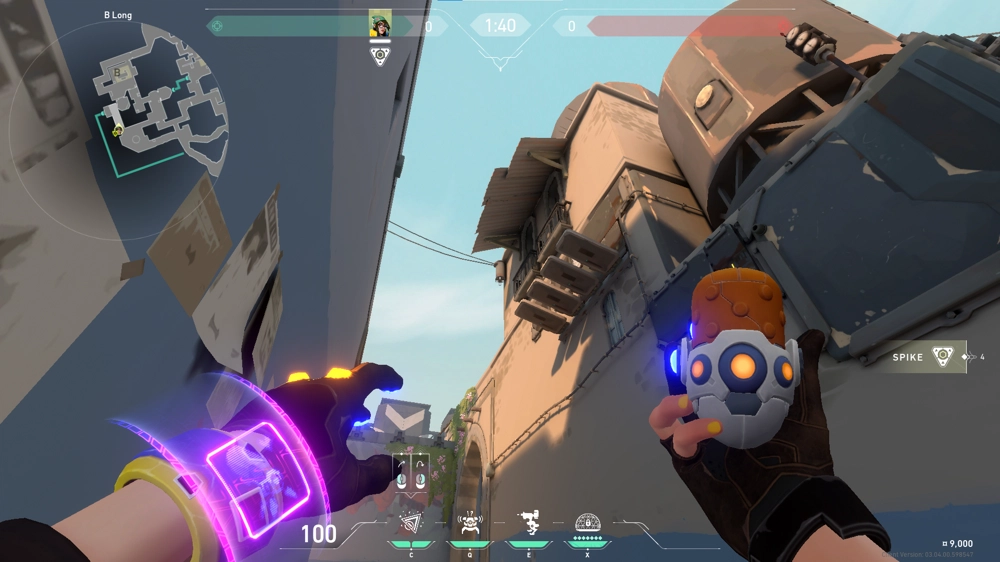
Task: Click the mouse throw-mode hint above the abilities
Action: click(411, 472)
